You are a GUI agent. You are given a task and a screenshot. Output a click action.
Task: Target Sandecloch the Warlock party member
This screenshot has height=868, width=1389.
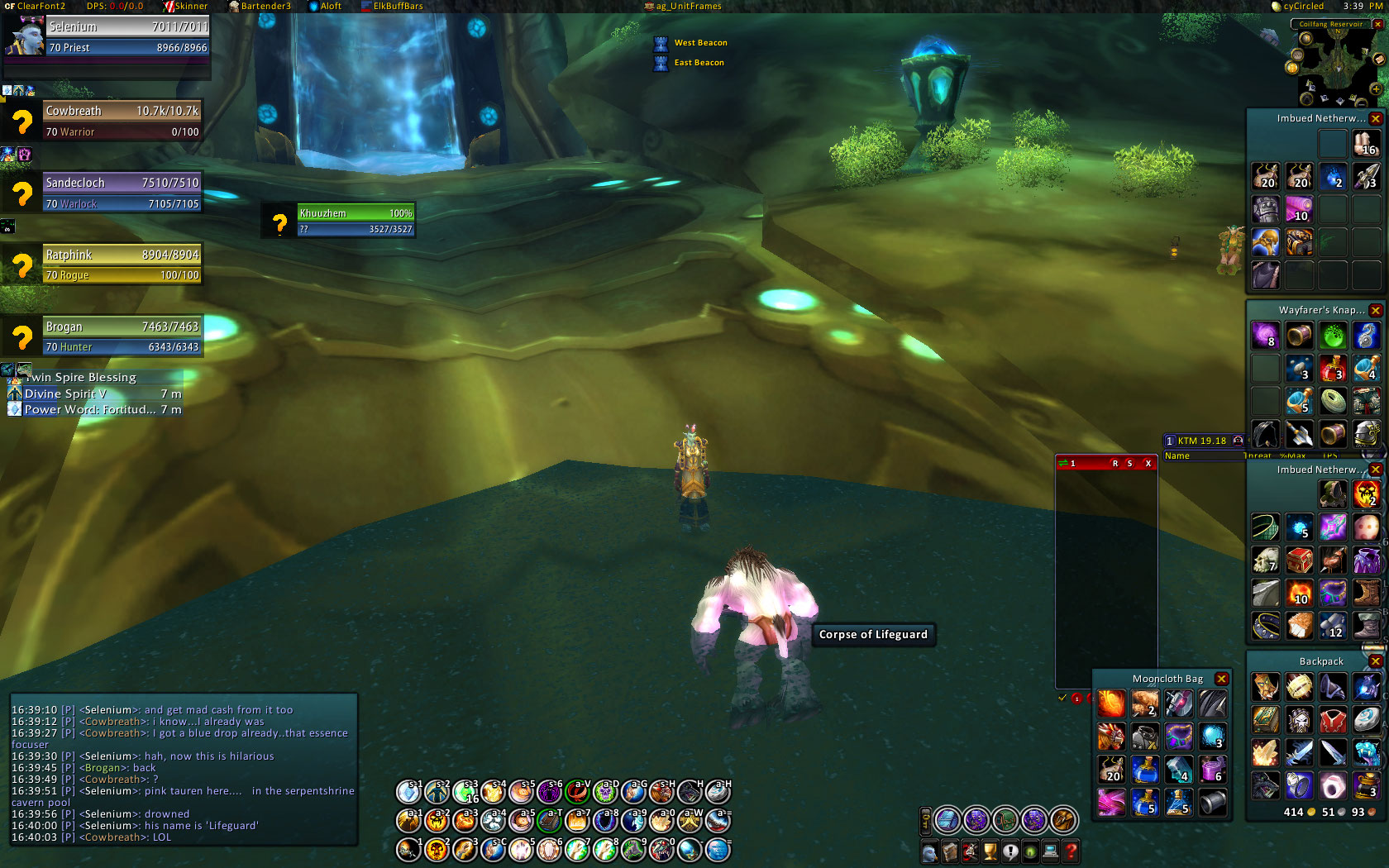point(122,193)
